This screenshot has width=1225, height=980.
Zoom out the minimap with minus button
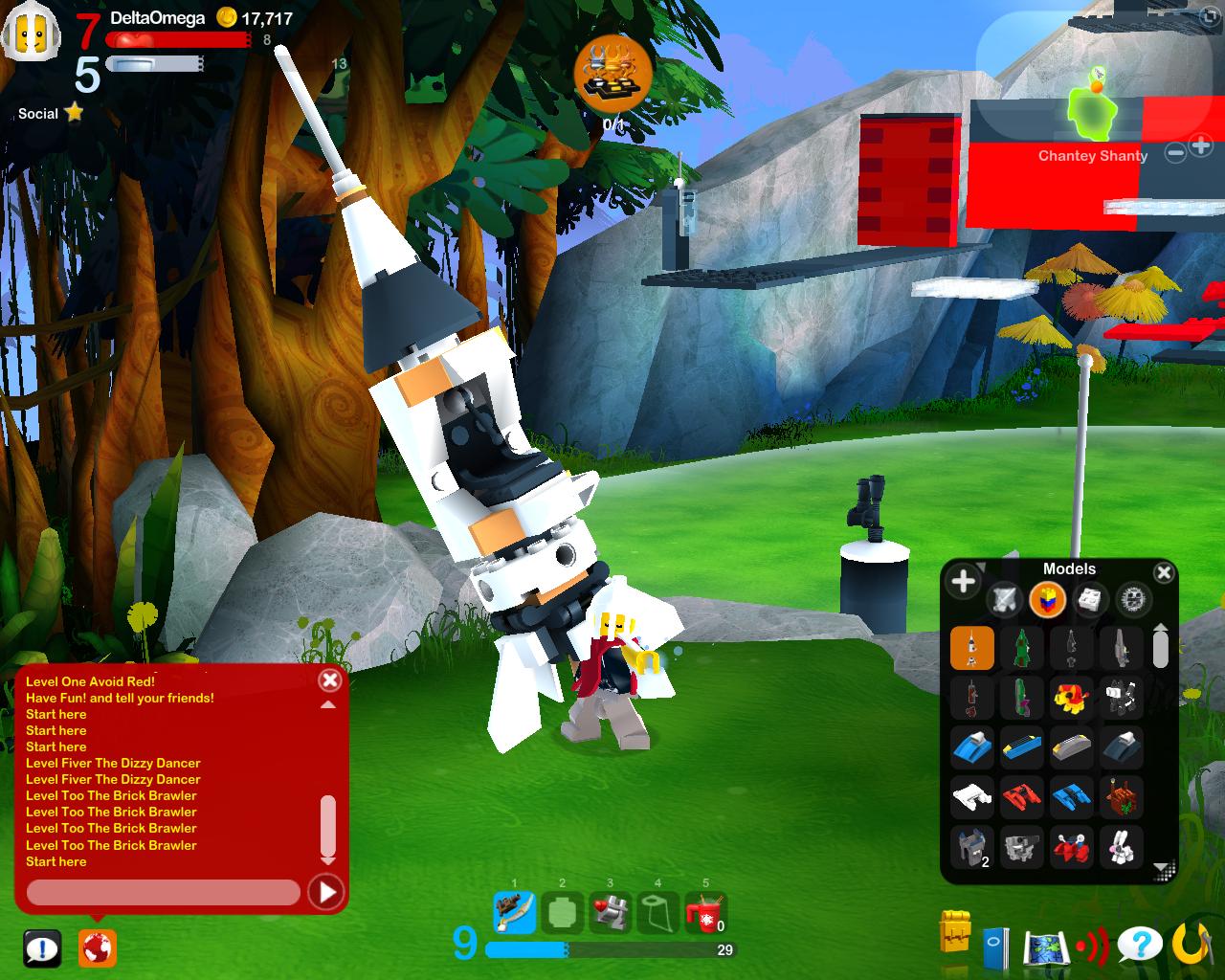point(1176,151)
